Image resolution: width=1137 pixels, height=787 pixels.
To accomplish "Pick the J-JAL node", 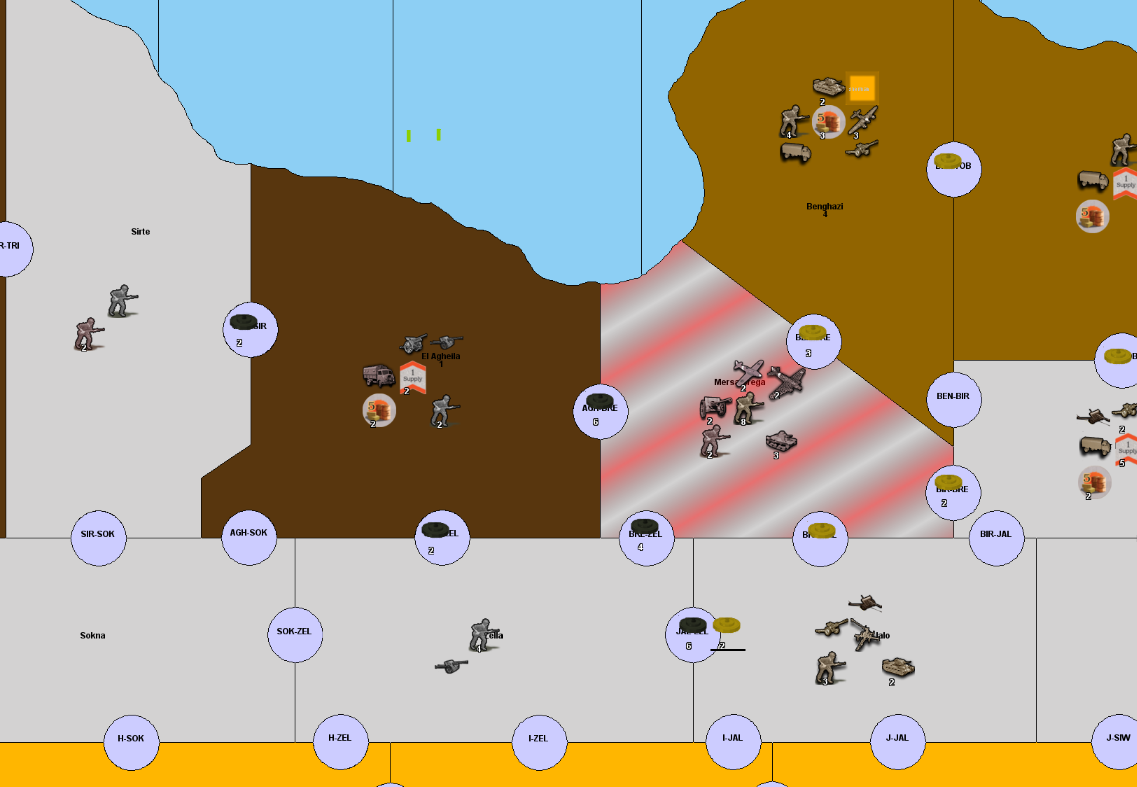I will [x=897, y=740].
